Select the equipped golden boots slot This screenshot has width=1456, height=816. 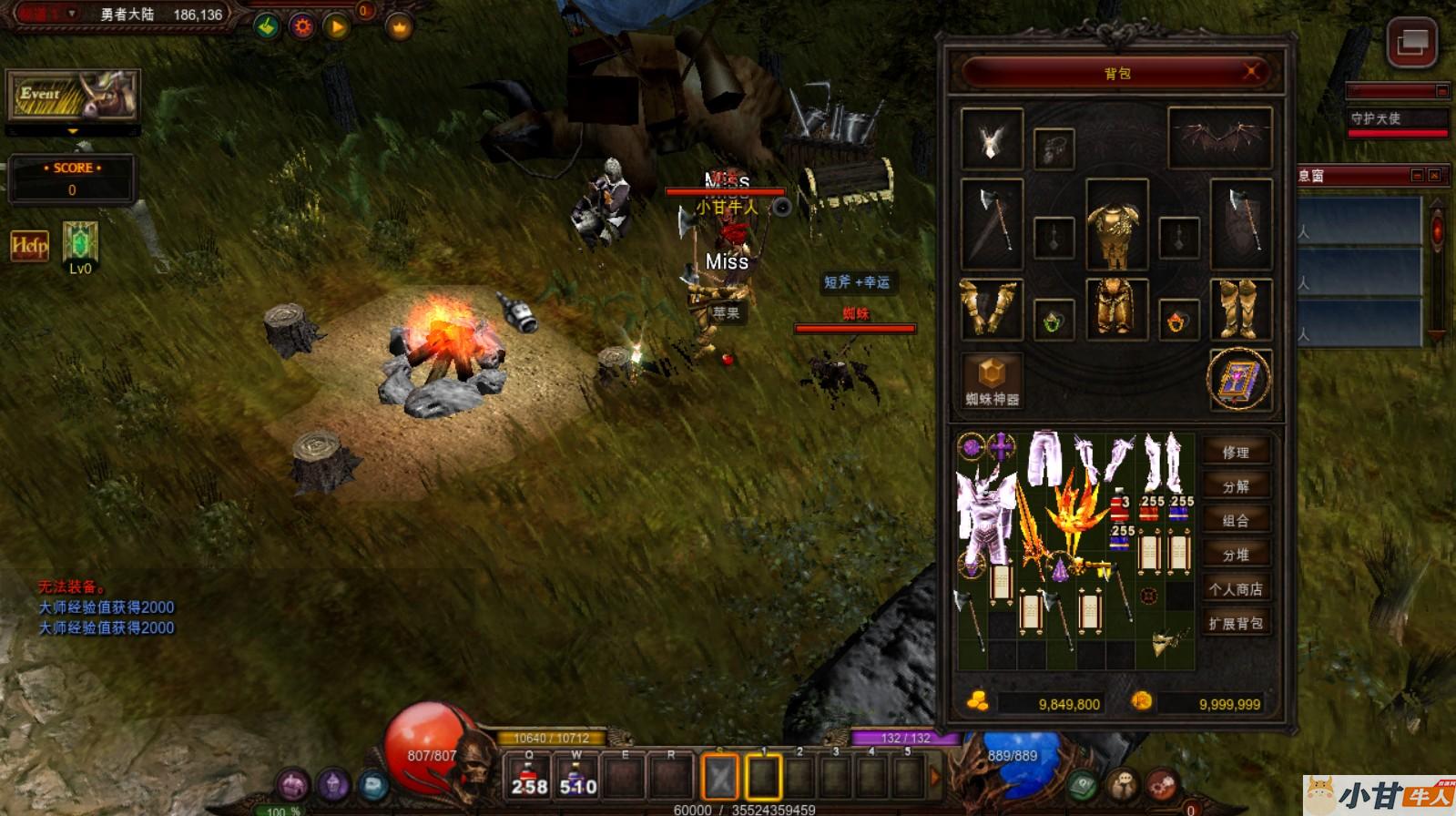coord(1239,310)
